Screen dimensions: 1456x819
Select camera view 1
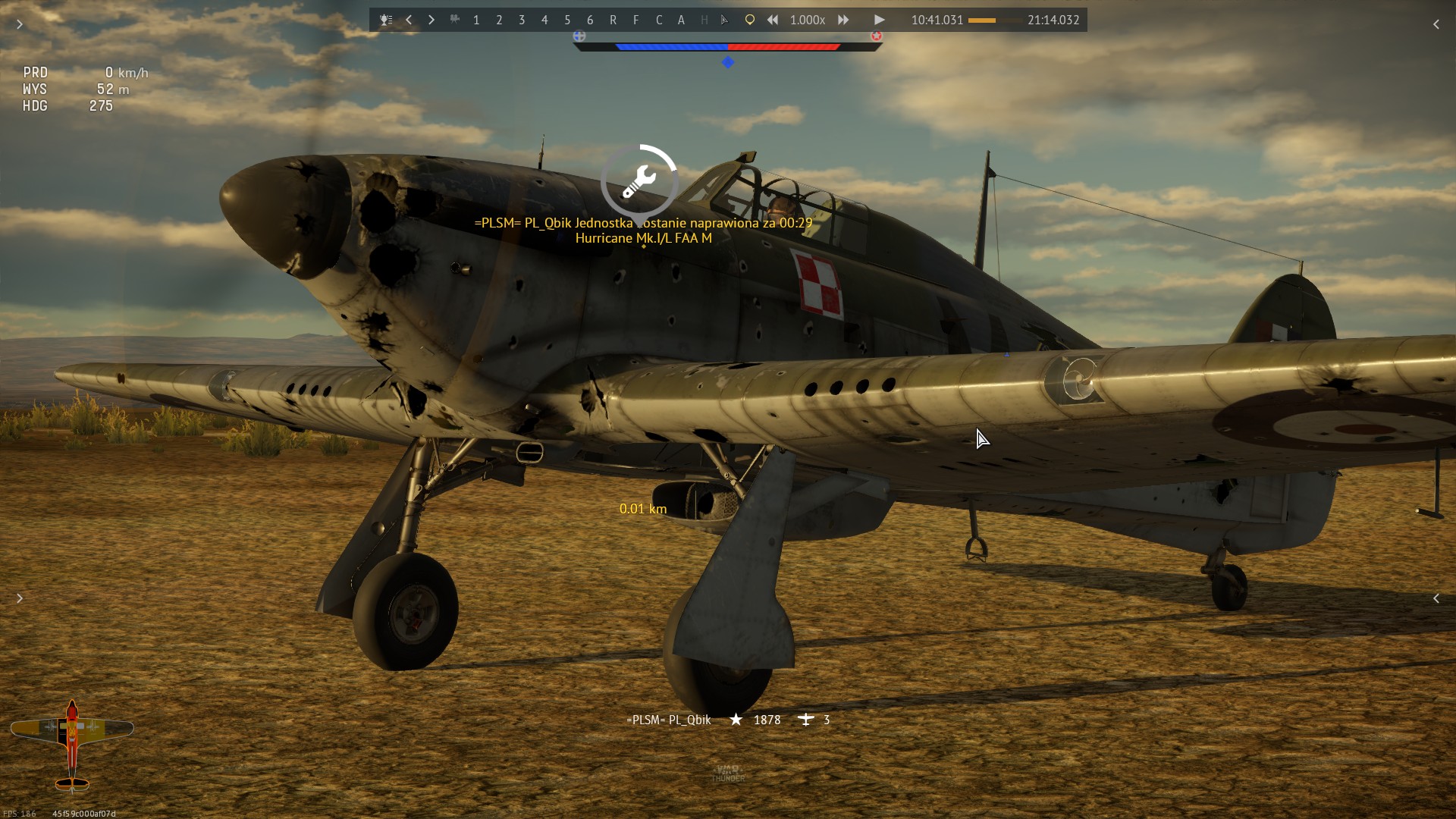click(x=476, y=20)
